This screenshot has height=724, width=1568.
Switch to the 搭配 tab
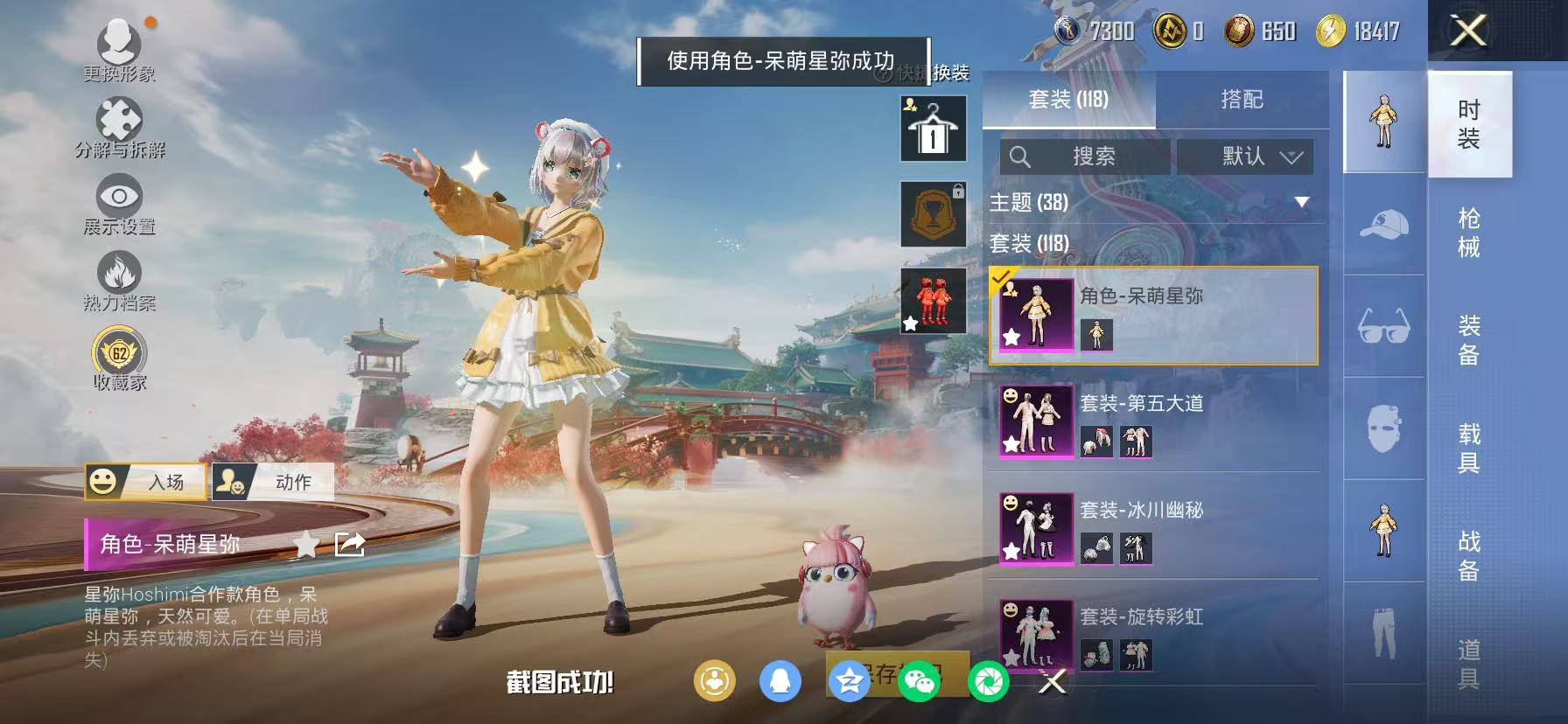point(1242,100)
